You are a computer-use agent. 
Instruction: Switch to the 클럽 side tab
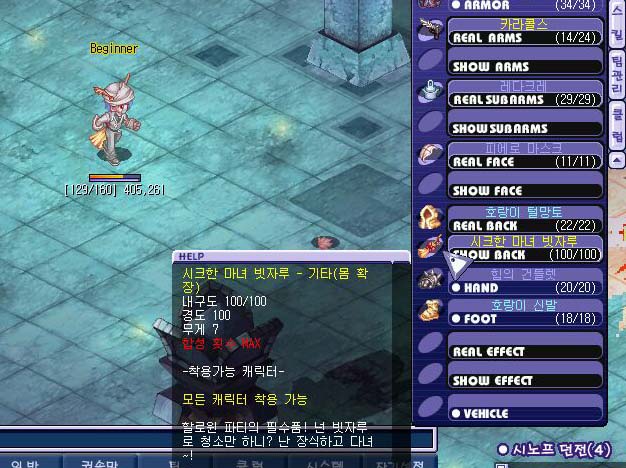[x=616, y=120]
